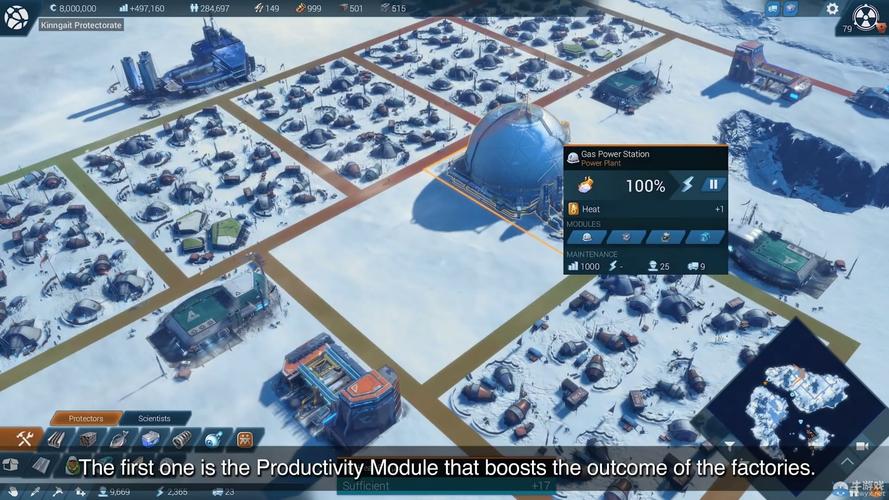This screenshot has height=500, width=889.
Task: Click the circular emblem in top-left corner
Action: [17, 17]
